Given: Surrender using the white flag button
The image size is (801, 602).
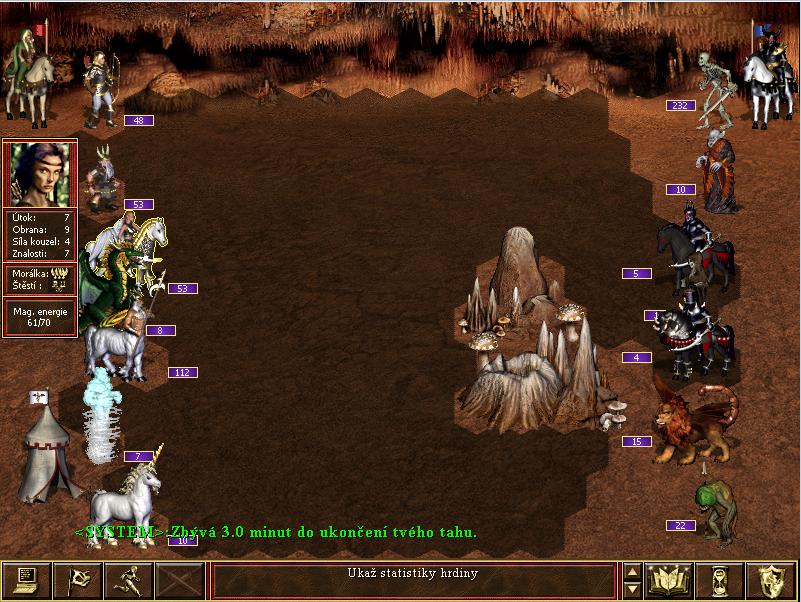Looking at the screenshot, I should point(77,580).
